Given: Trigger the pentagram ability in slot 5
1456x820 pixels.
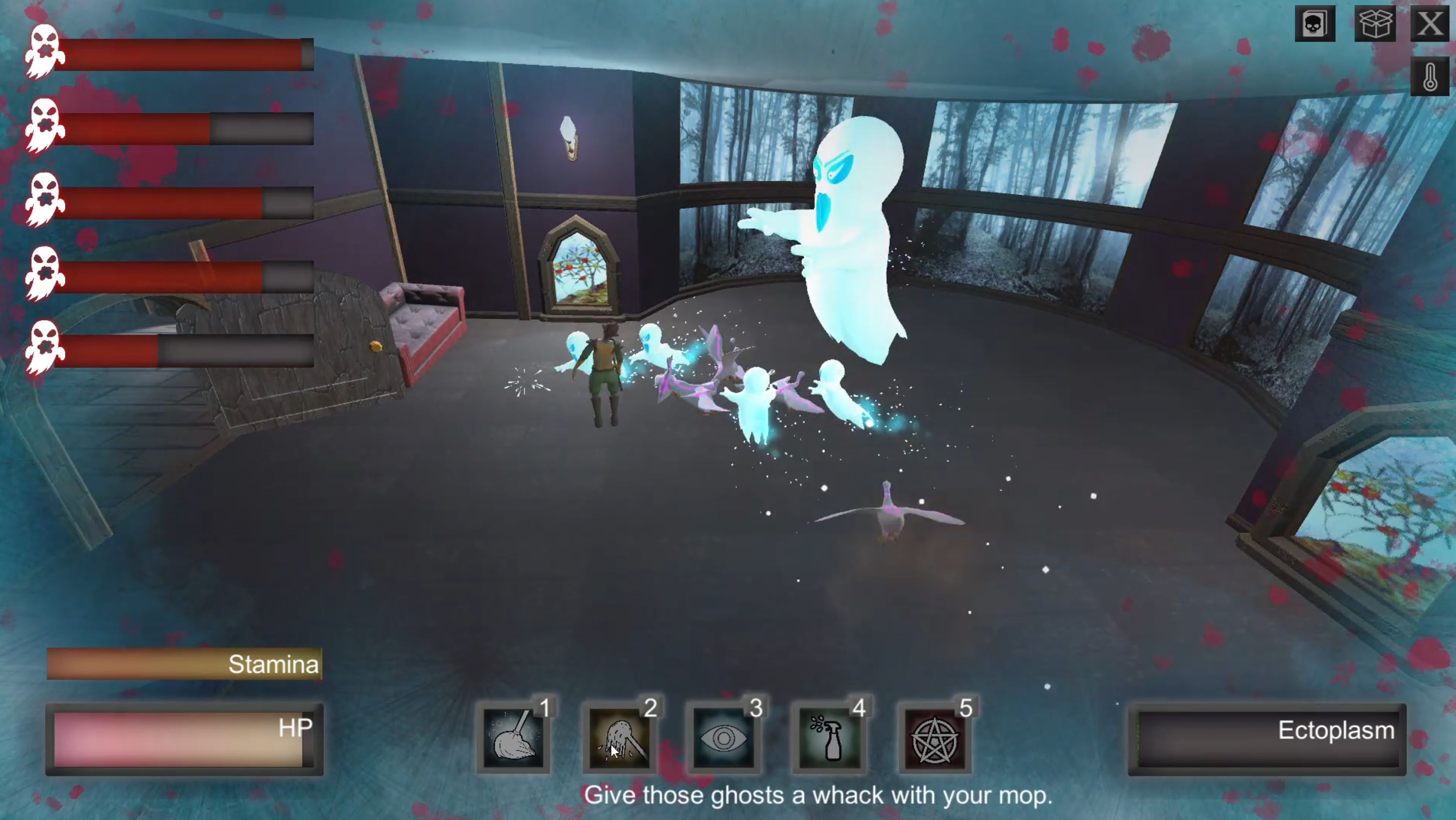Looking at the screenshot, I should 935,738.
